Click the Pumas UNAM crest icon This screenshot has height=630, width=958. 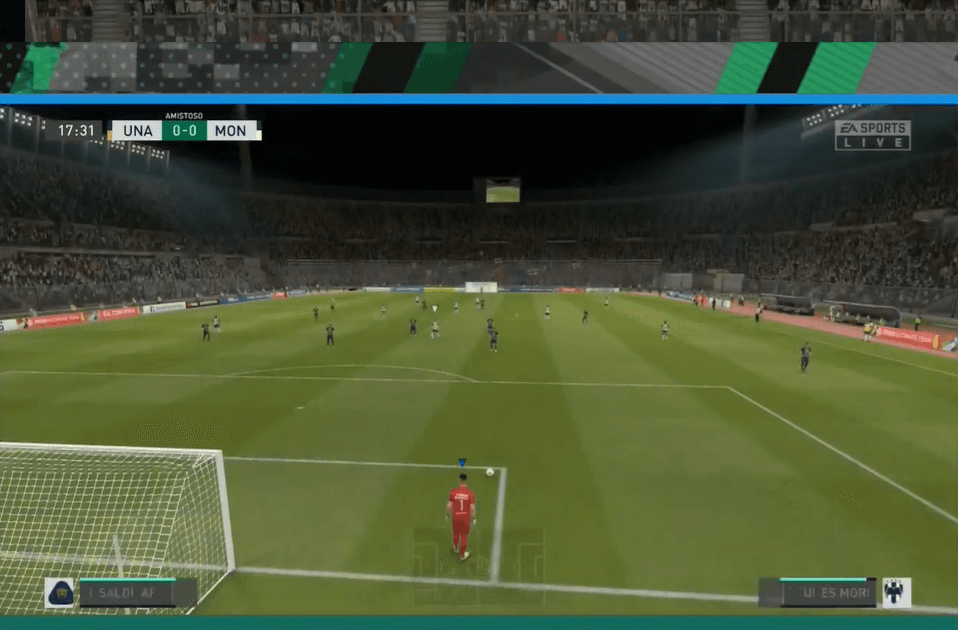59,592
